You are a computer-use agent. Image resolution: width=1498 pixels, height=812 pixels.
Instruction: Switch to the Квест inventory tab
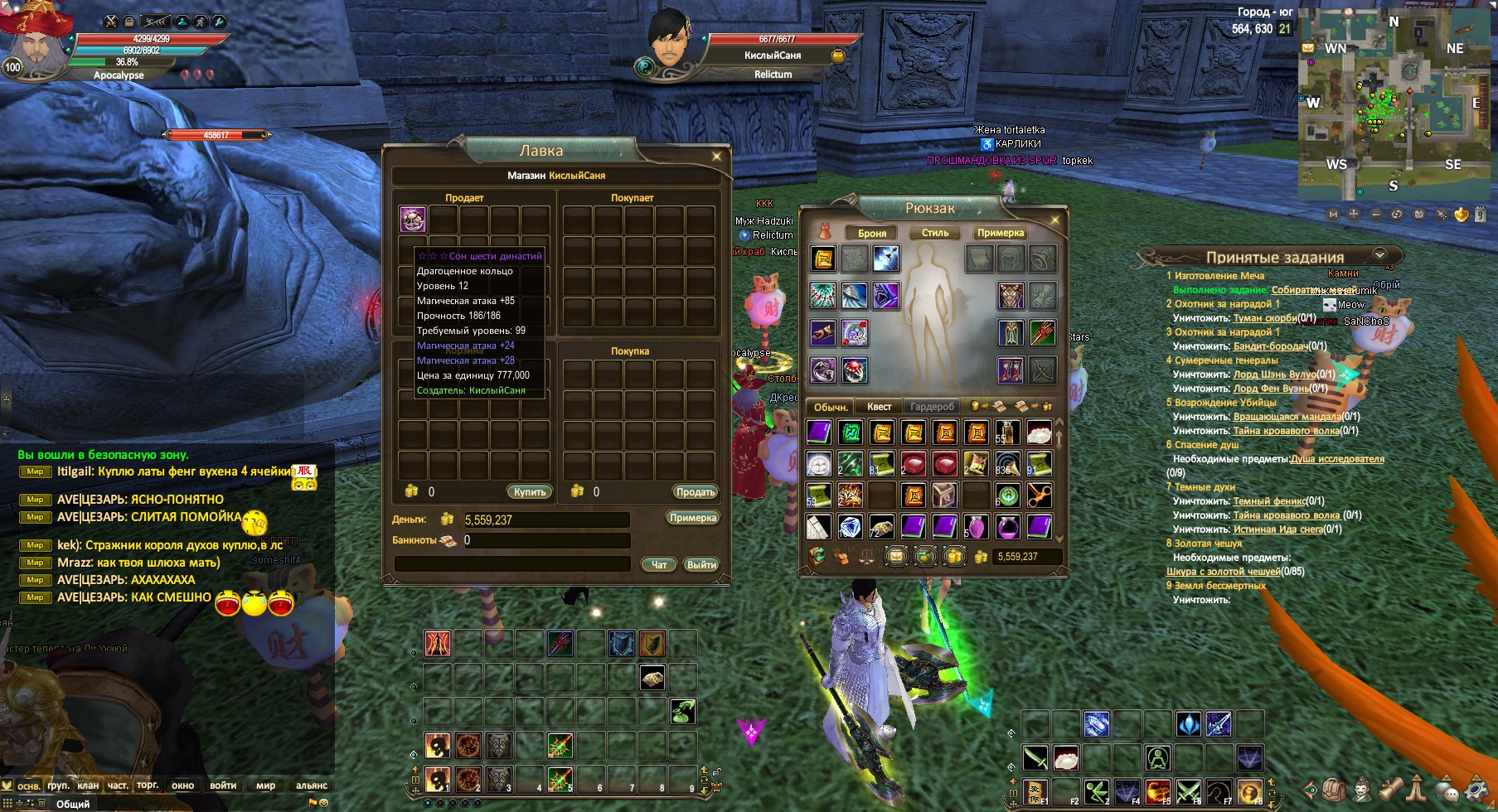coord(879,407)
